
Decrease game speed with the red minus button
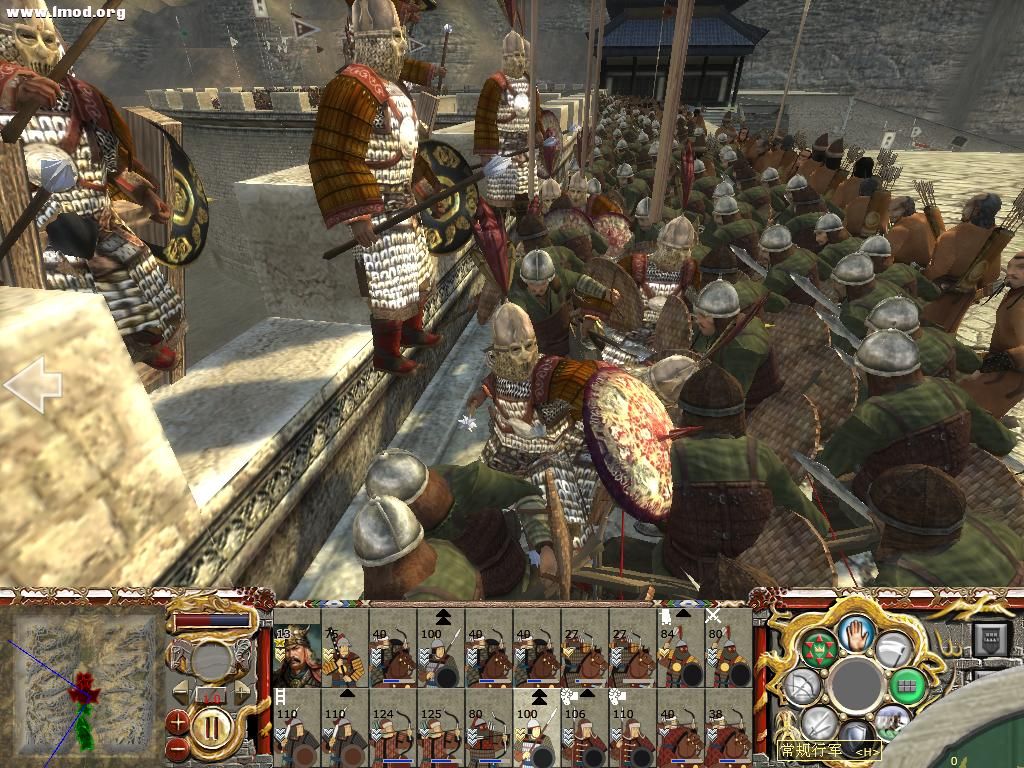177,746
